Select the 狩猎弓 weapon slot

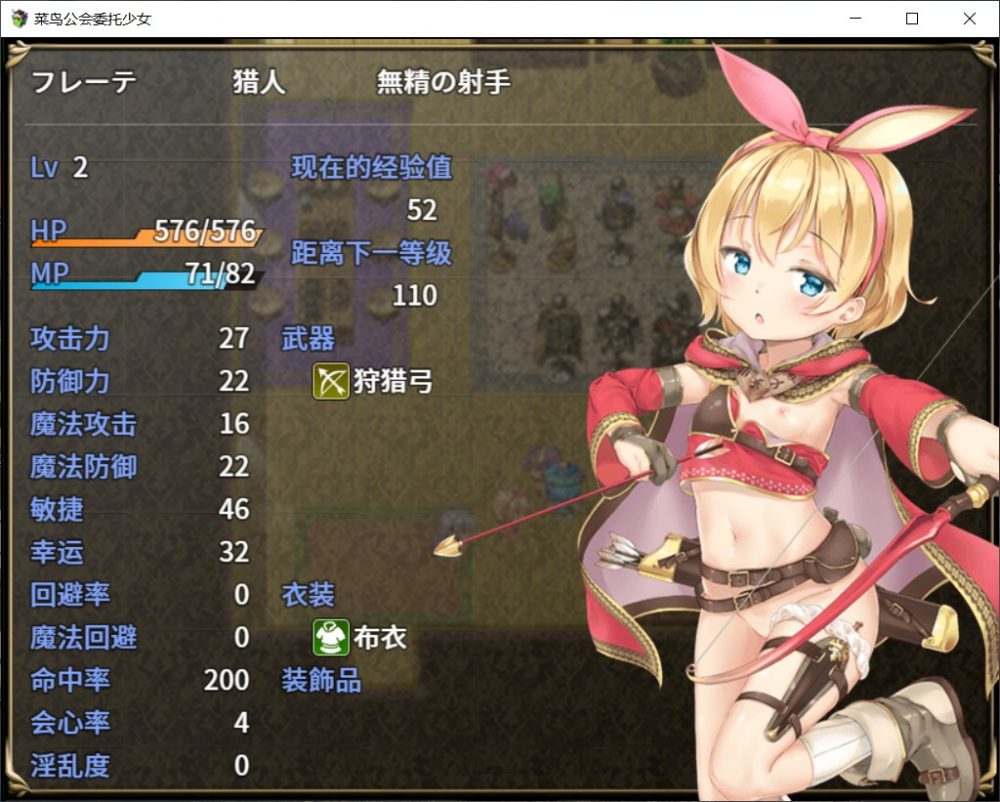[x=374, y=381]
